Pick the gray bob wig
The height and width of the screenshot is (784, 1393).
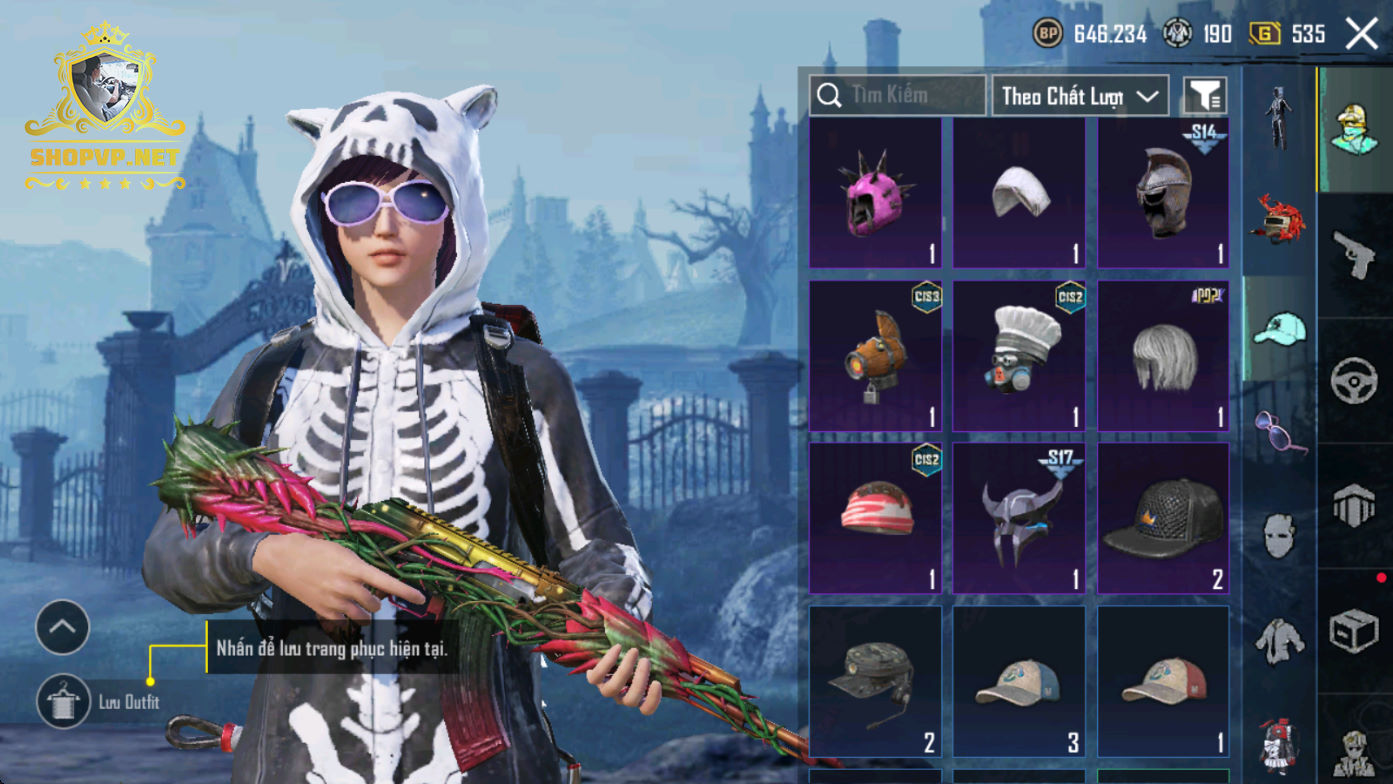click(1163, 356)
